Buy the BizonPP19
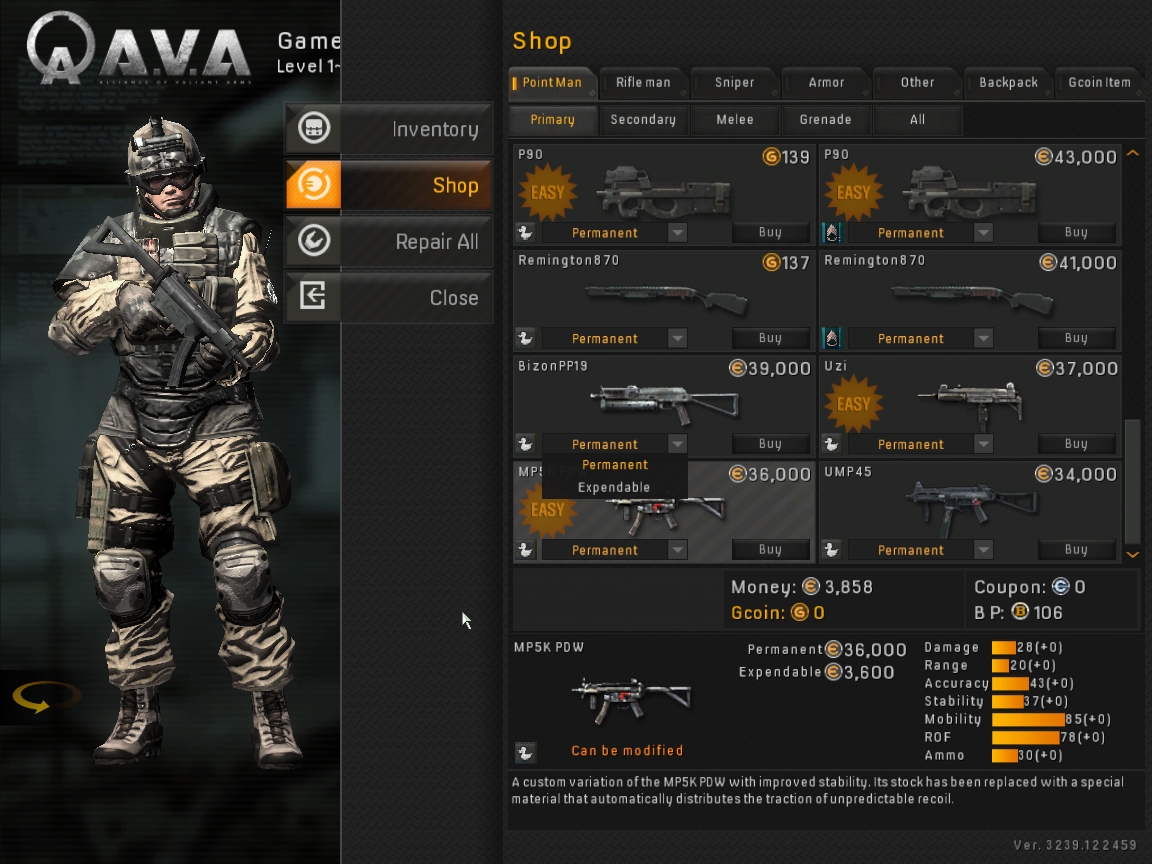 pos(770,444)
